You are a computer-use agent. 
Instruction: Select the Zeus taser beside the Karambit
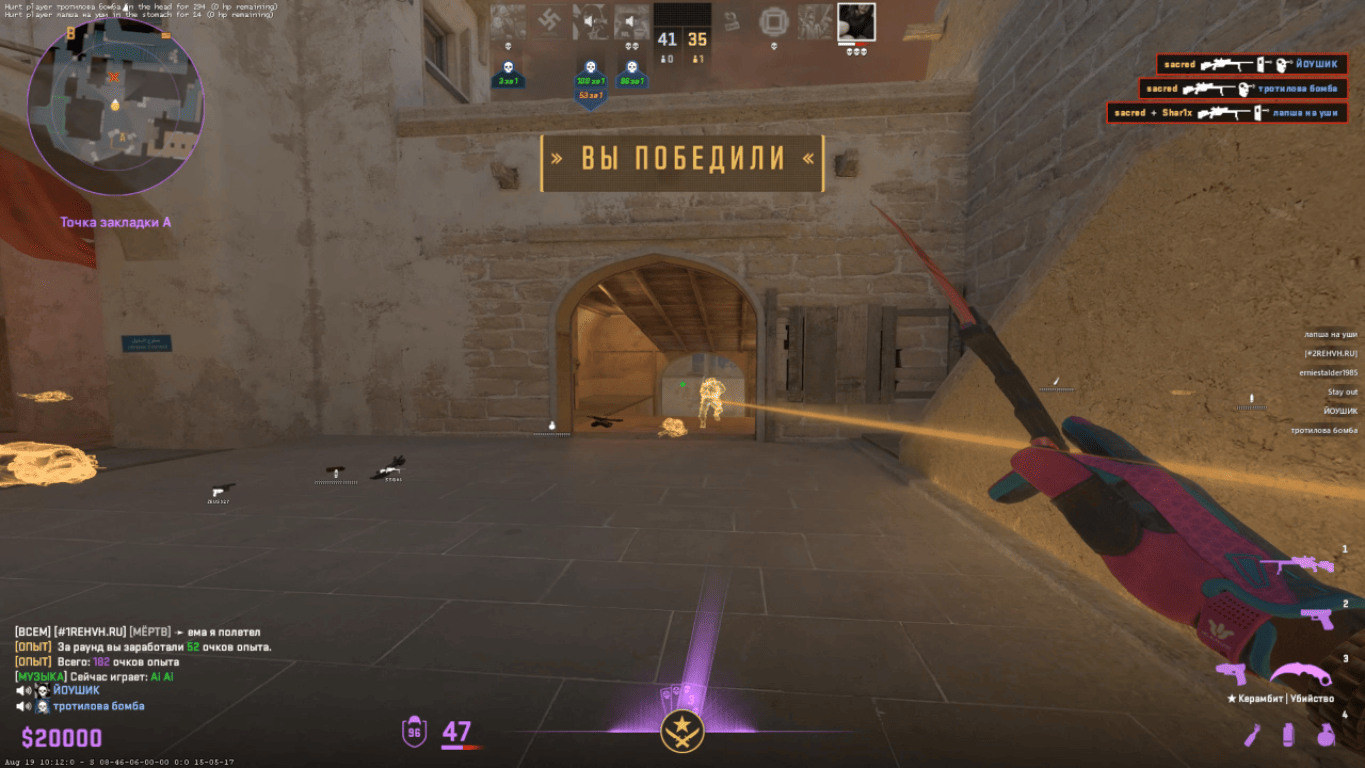(1230, 673)
